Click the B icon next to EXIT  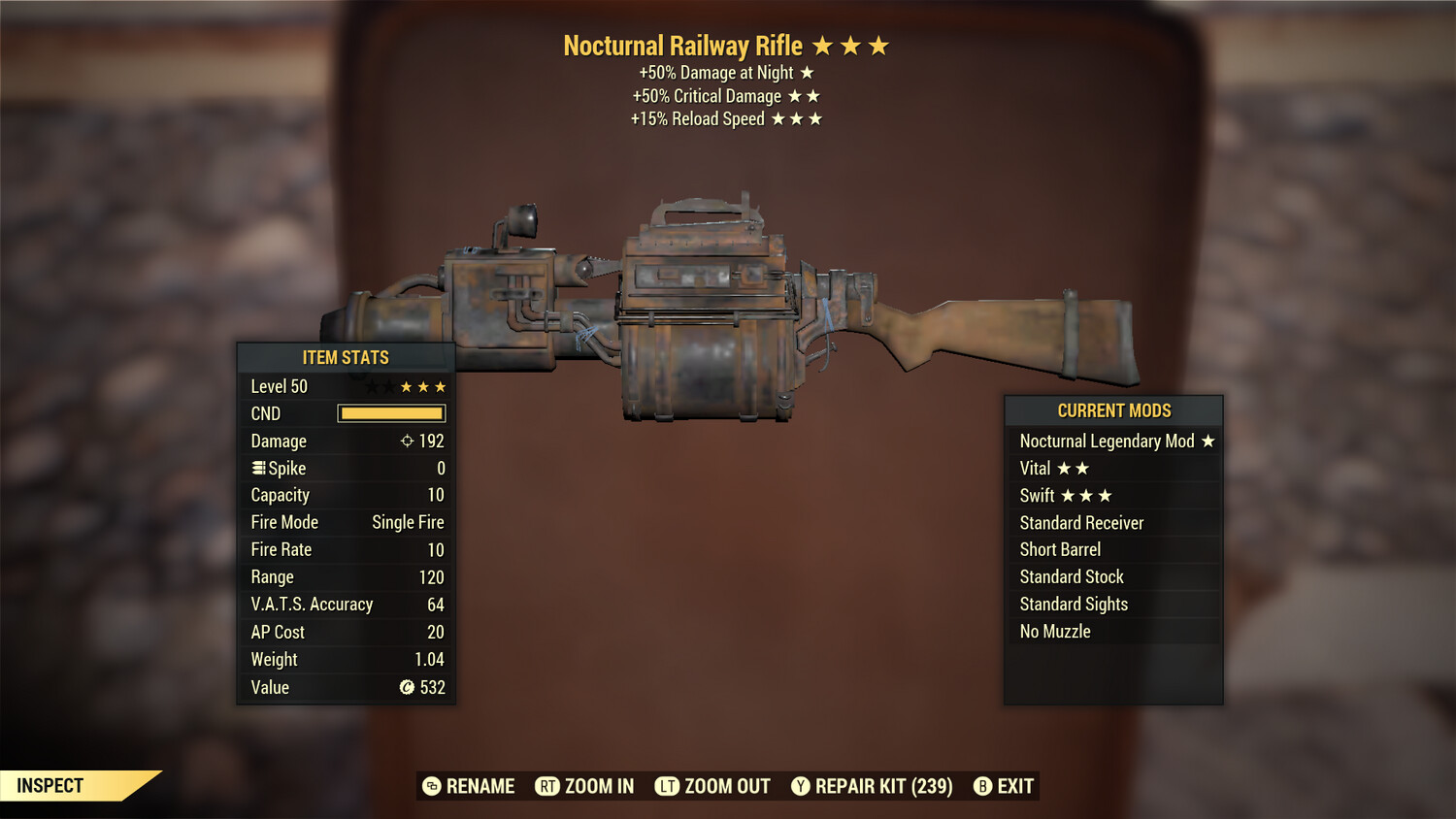click(x=982, y=786)
